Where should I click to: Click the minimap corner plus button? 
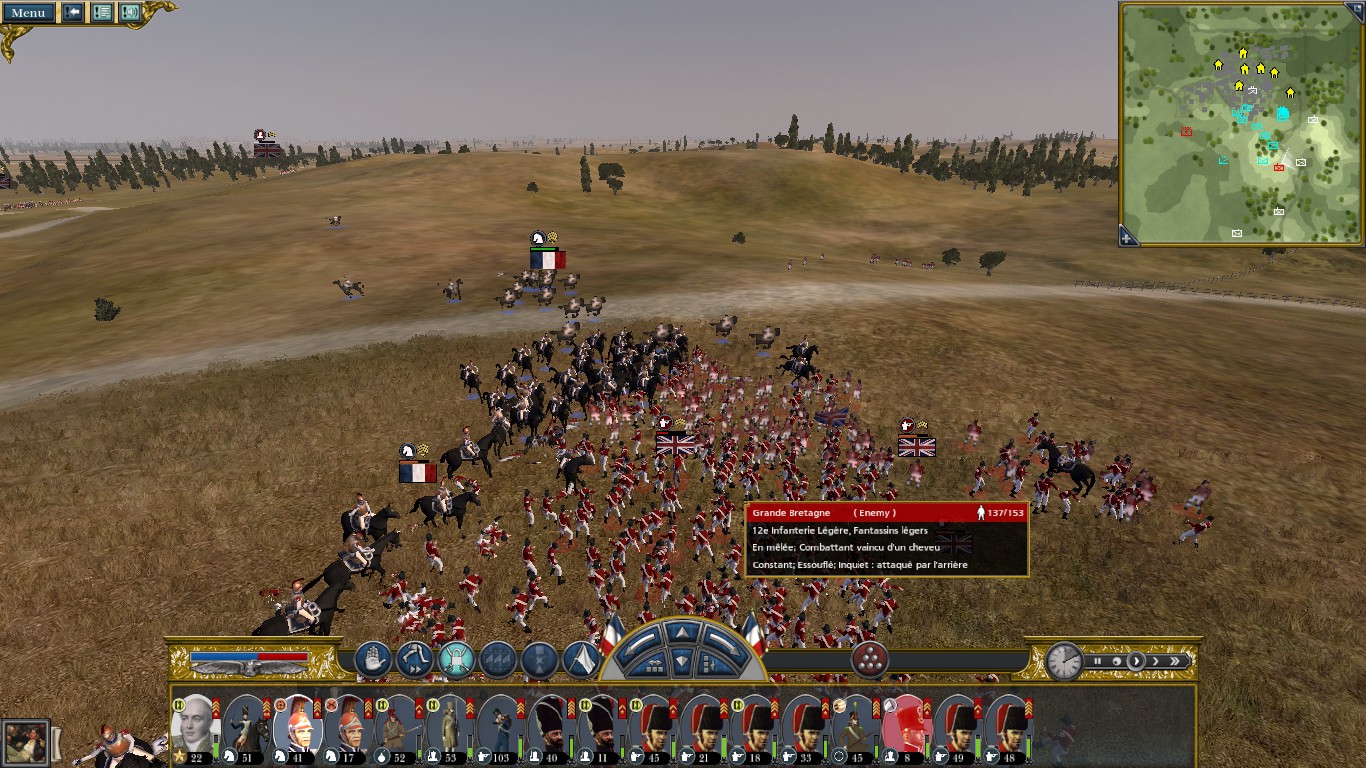[1127, 238]
